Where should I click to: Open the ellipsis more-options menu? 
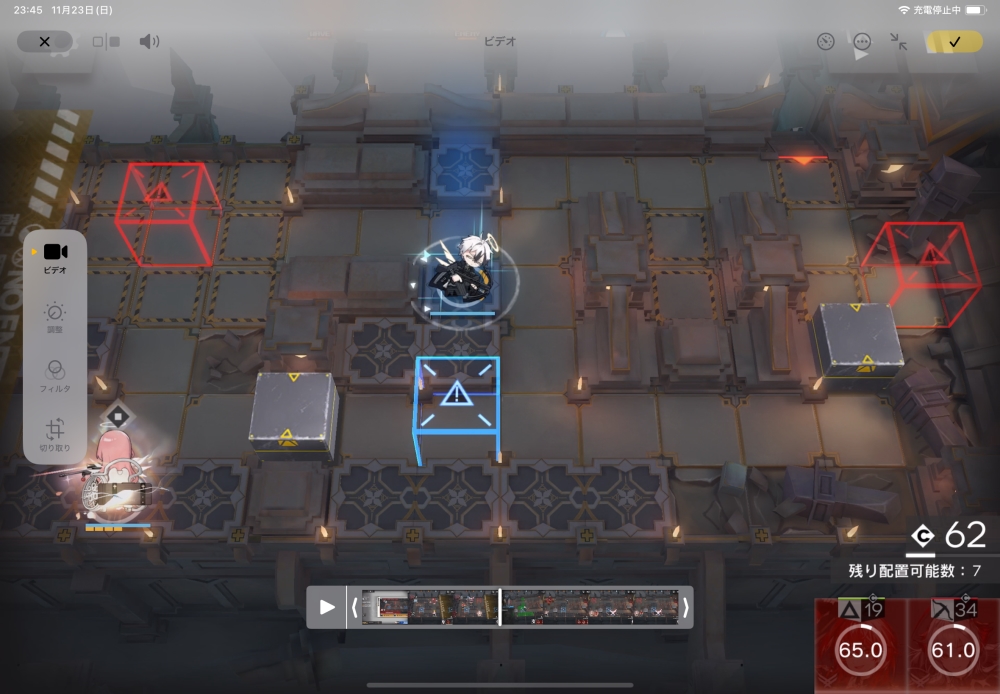(x=862, y=41)
